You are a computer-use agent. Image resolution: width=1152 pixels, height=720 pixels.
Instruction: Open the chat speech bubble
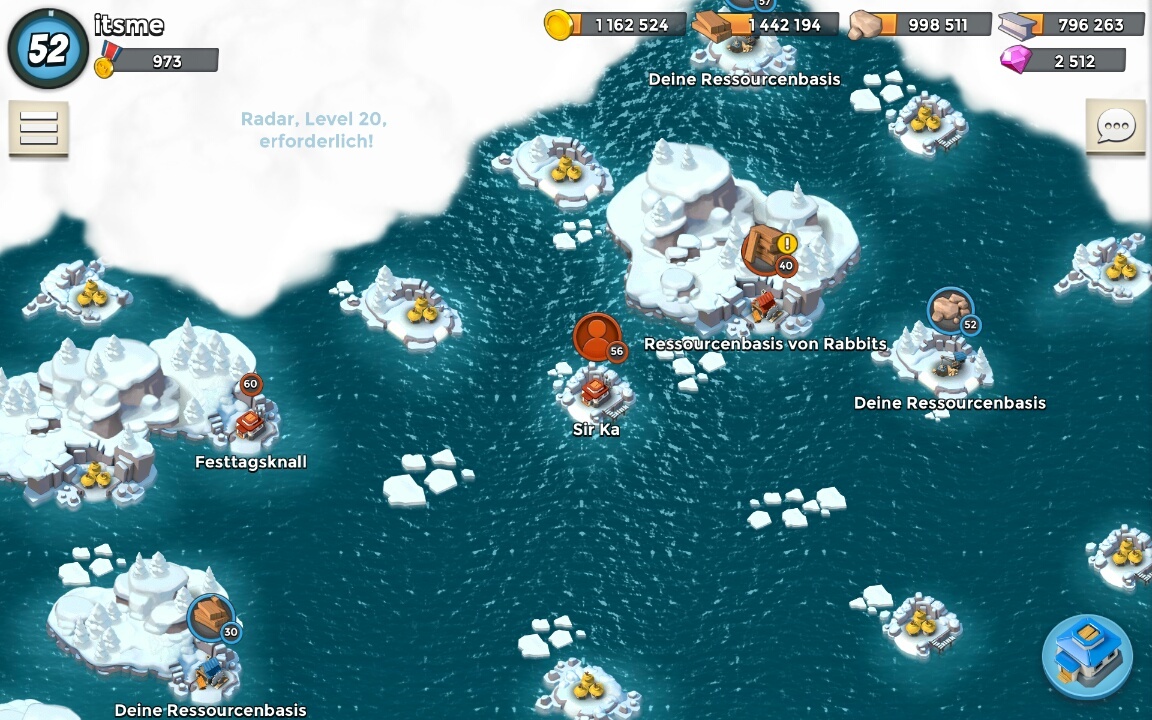click(1115, 127)
